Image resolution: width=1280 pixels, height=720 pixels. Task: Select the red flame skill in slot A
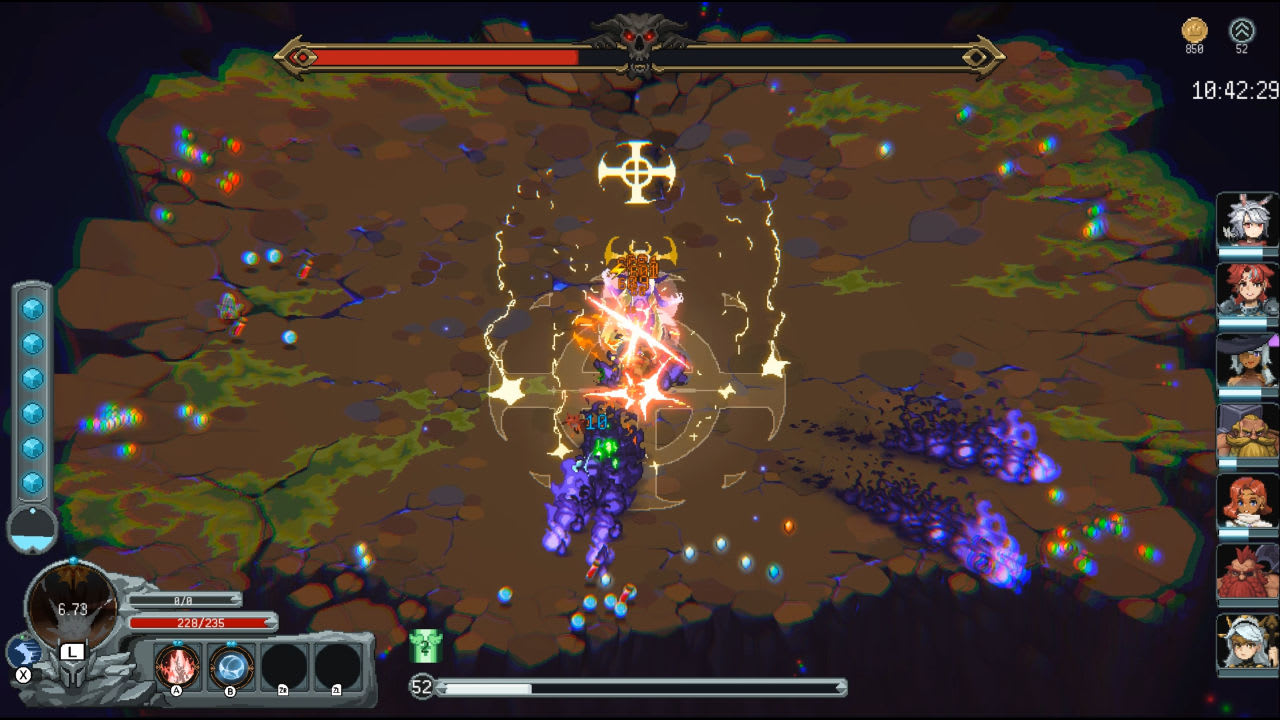[176, 666]
